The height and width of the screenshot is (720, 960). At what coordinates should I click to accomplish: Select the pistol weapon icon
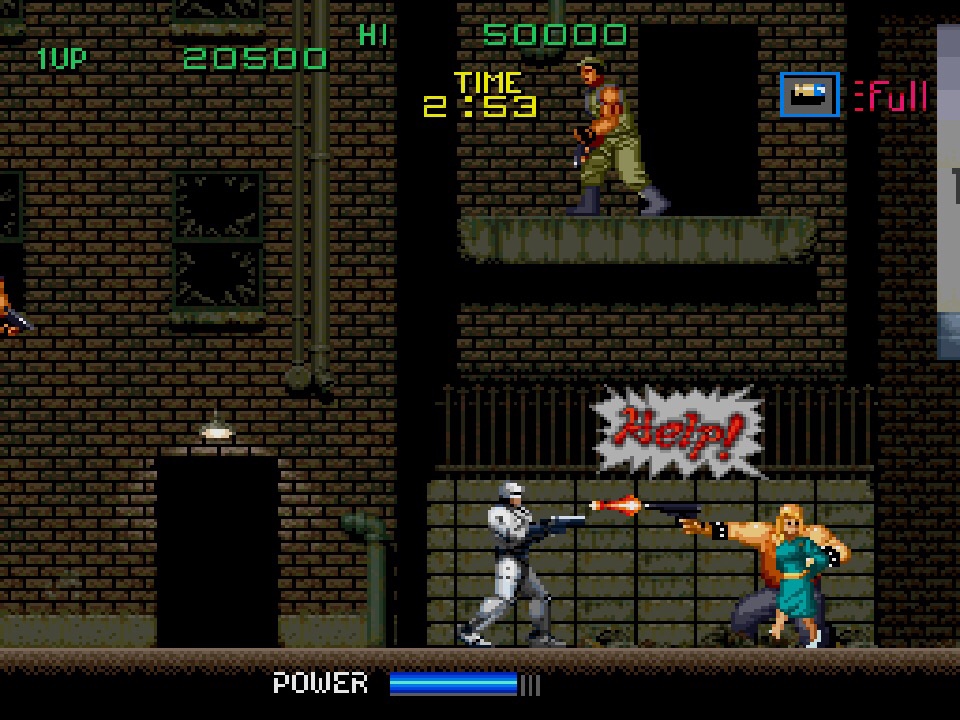click(809, 95)
